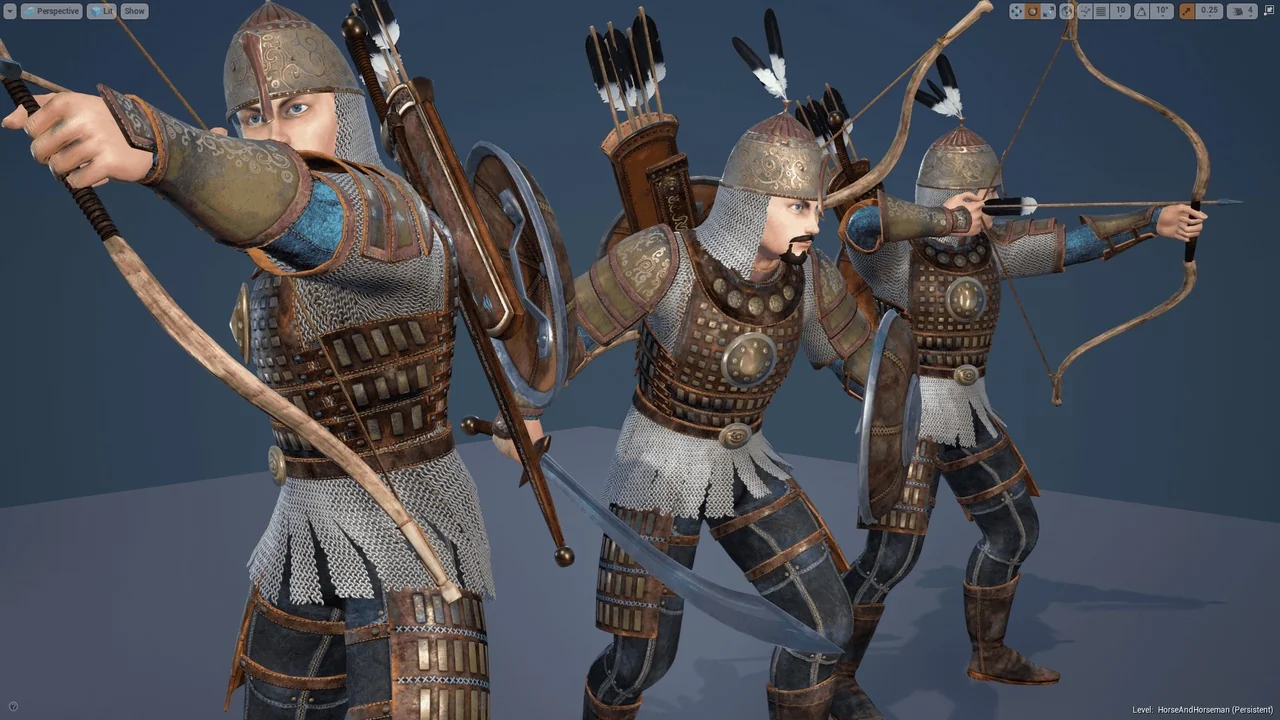1280x720 pixels.
Task: Select the scale gizmo tool
Action: (1048, 11)
